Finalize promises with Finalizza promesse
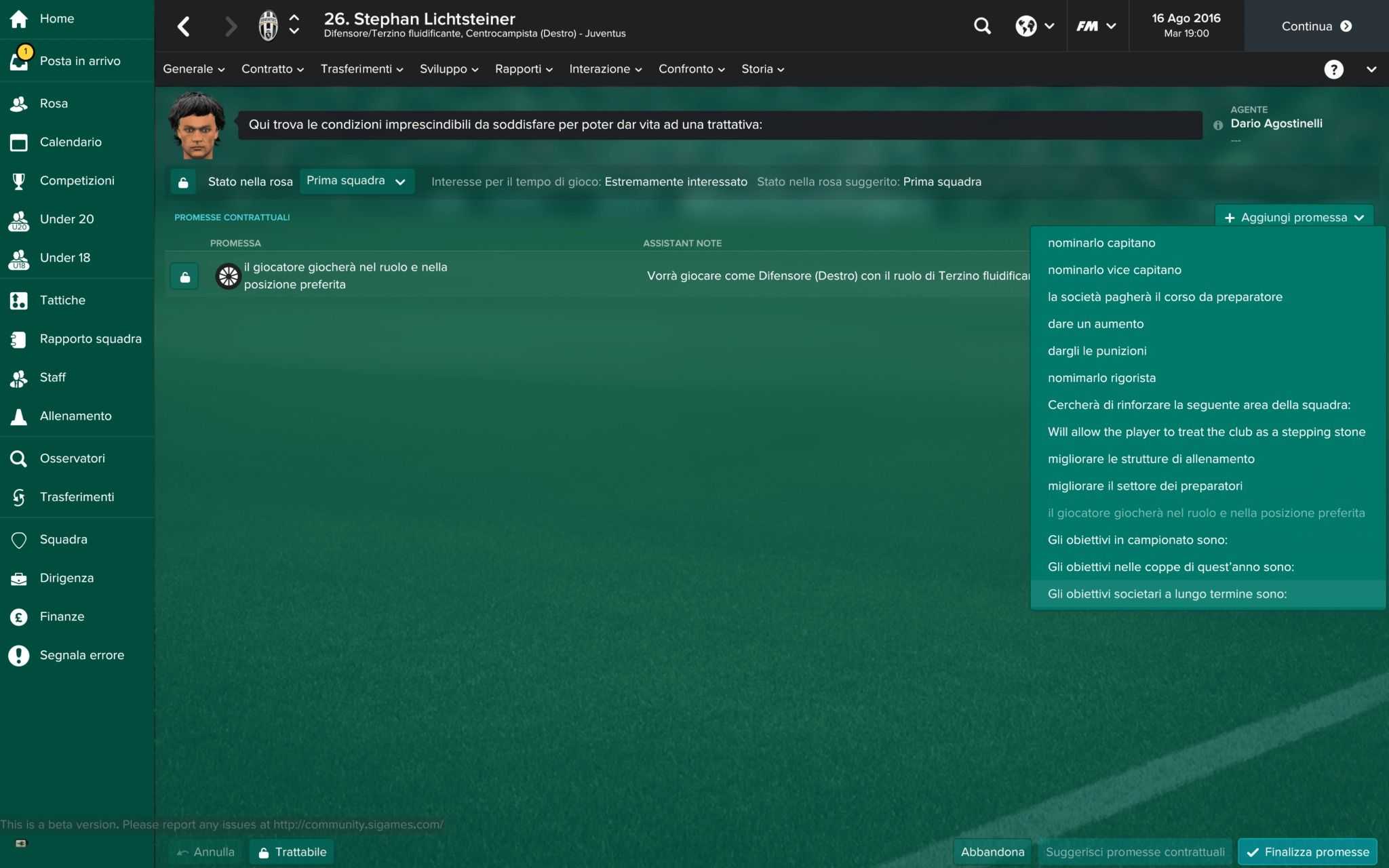Image resolution: width=1389 pixels, height=868 pixels. (x=1308, y=852)
